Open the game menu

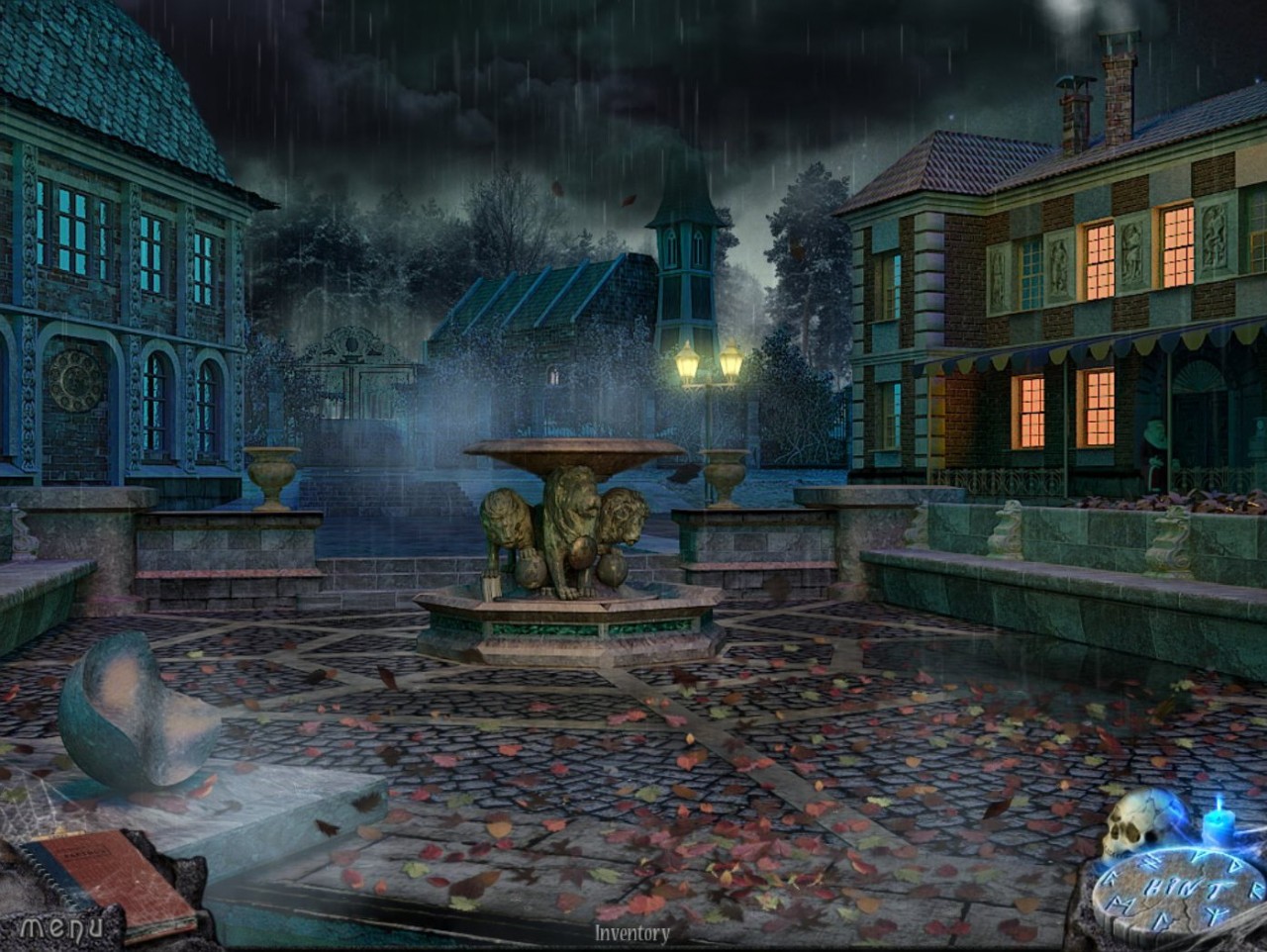click(x=61, y=927)
